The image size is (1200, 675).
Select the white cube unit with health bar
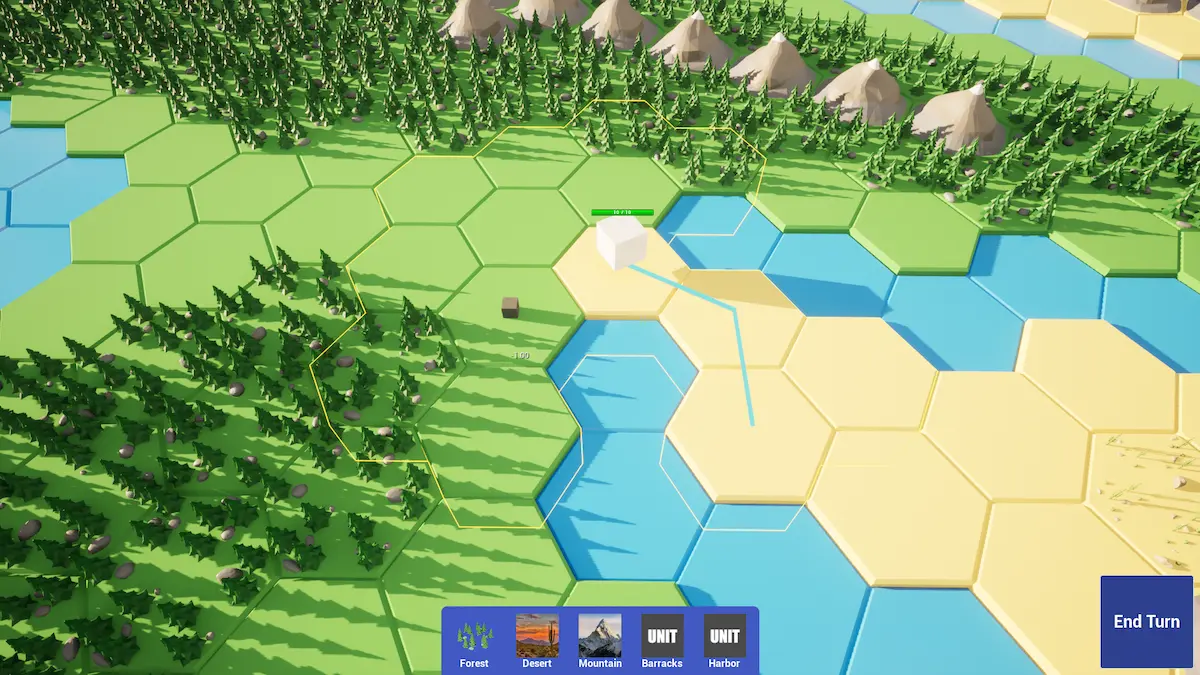pos(622,244)
